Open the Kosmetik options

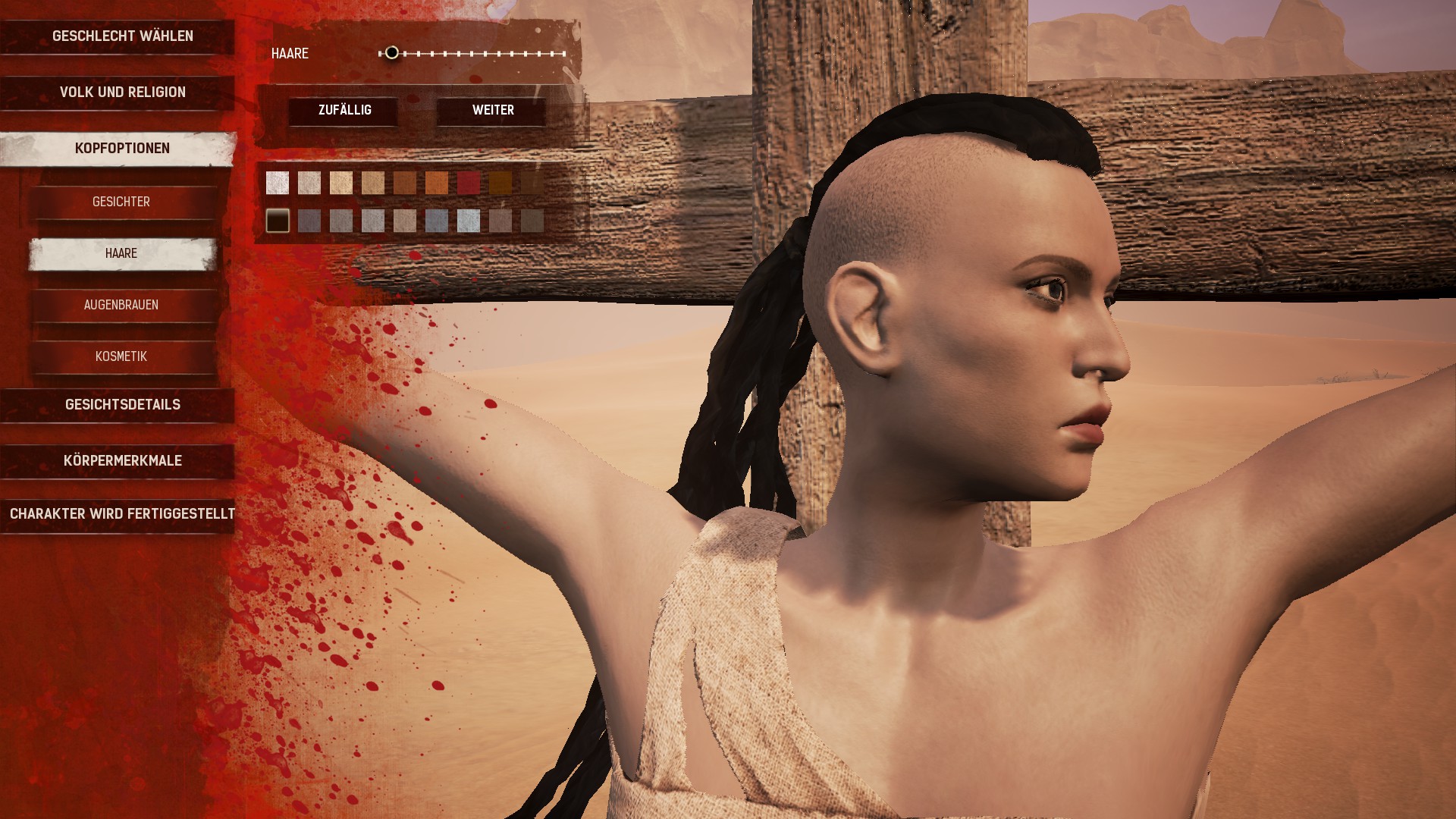coord(121,356)
